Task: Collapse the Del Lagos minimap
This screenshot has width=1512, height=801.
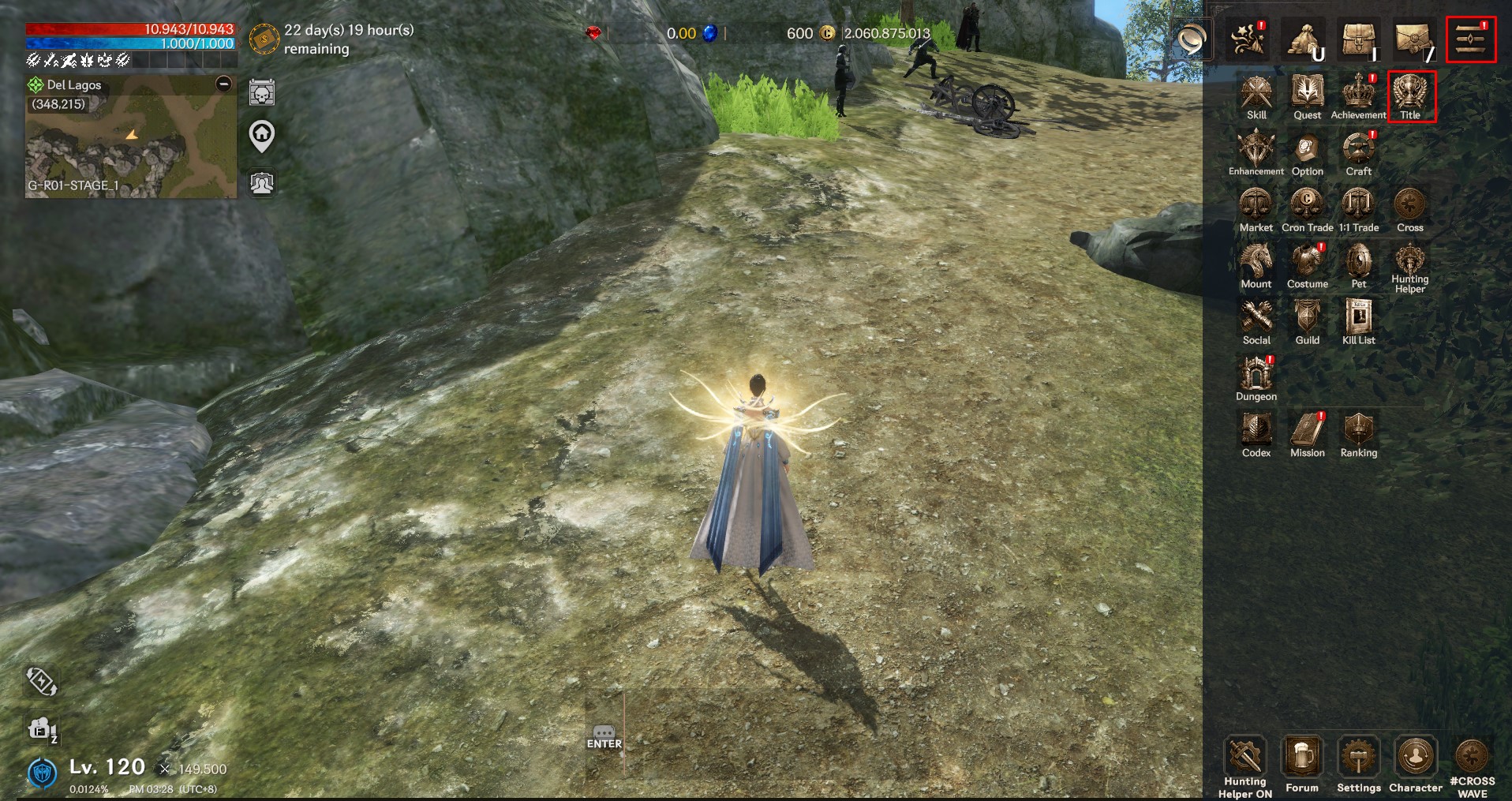Action: pyautogui.click(x=224, y=84)
